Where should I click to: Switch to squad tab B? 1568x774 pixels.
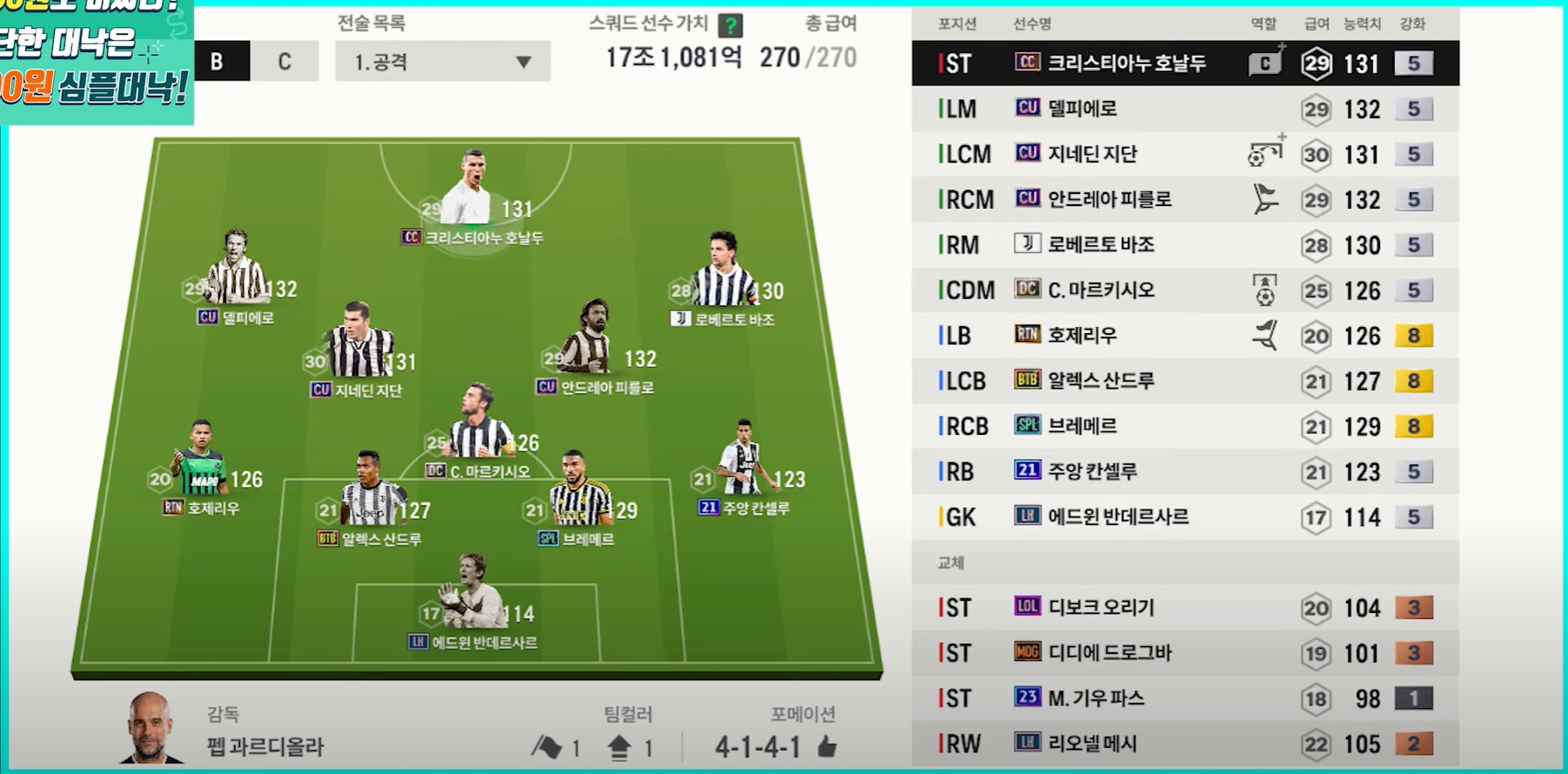click(x=218, y=62)
